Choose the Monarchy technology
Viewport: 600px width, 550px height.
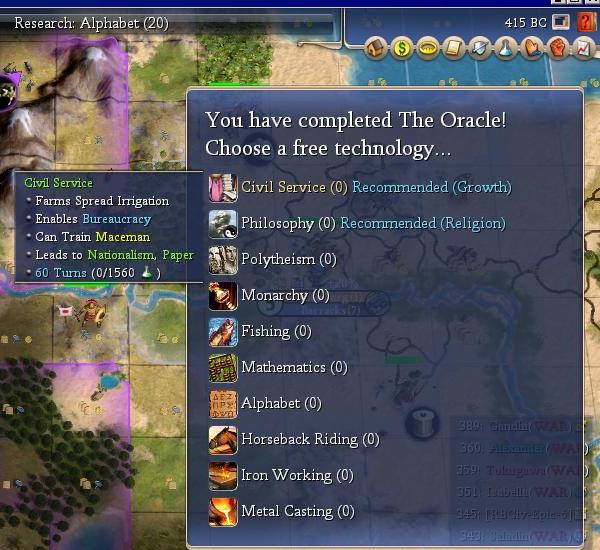(x=274, y=295)
